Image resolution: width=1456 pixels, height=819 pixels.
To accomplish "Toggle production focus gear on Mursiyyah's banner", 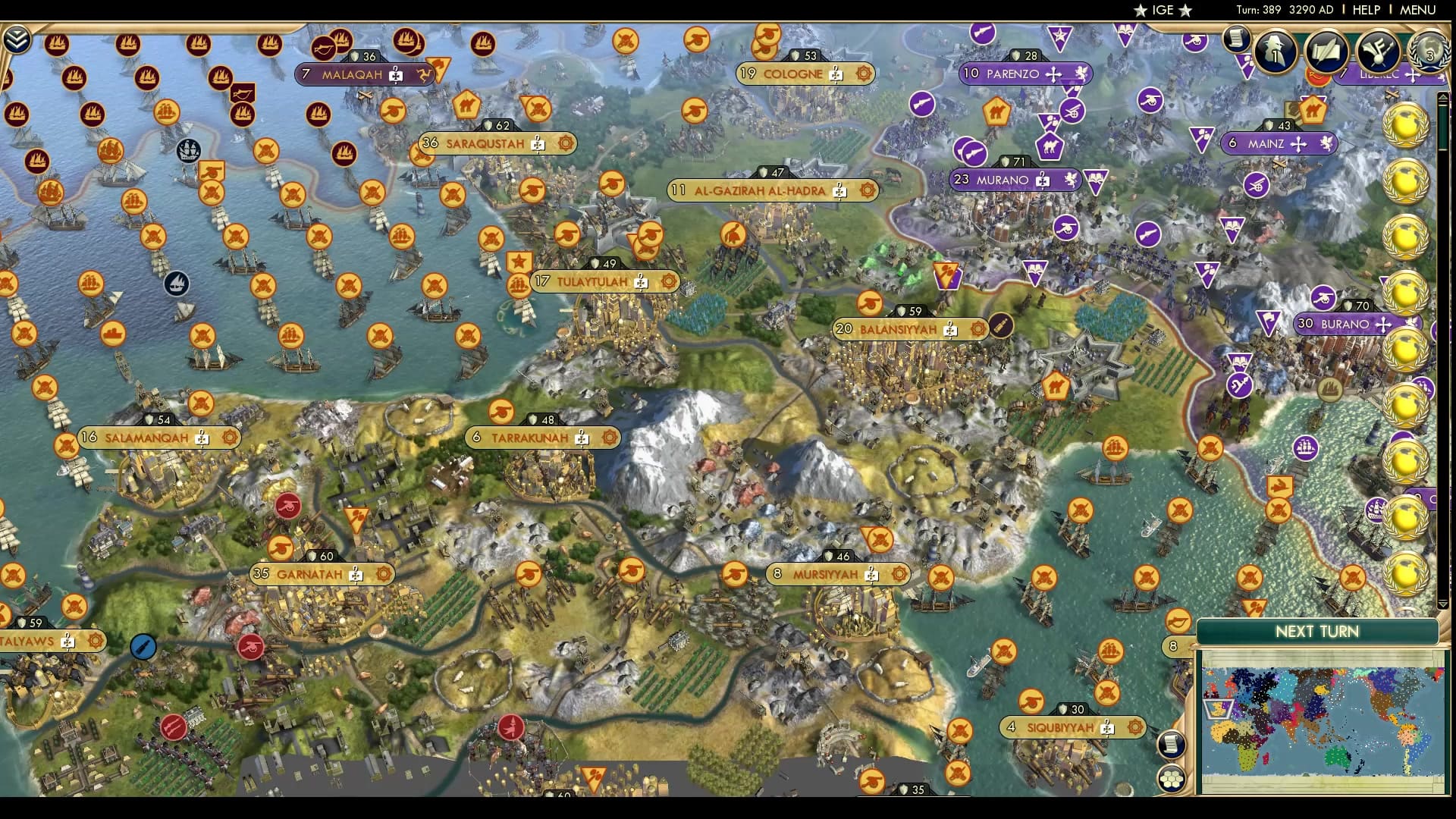I will click(x=899, y=574).
